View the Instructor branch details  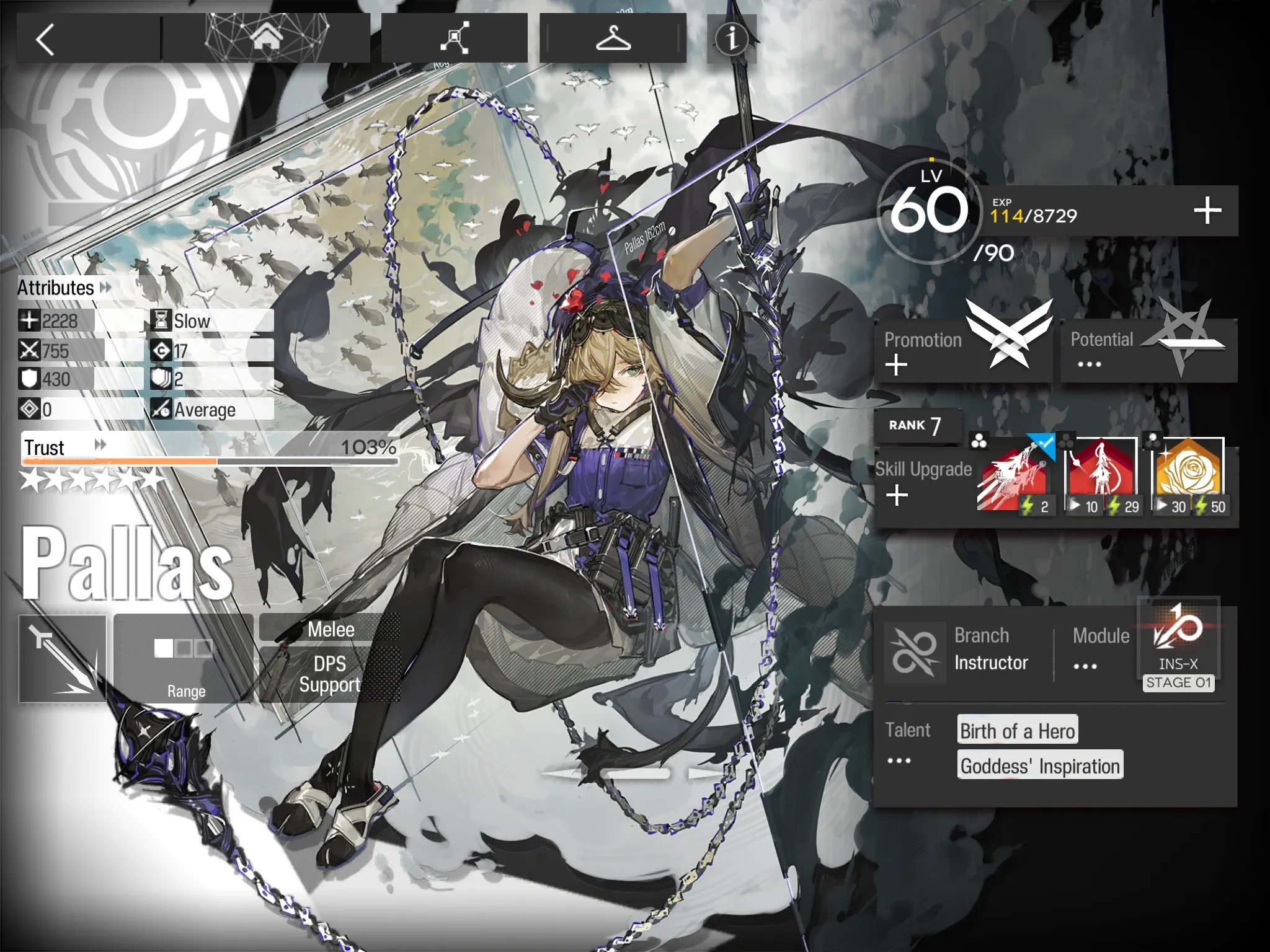967,651
